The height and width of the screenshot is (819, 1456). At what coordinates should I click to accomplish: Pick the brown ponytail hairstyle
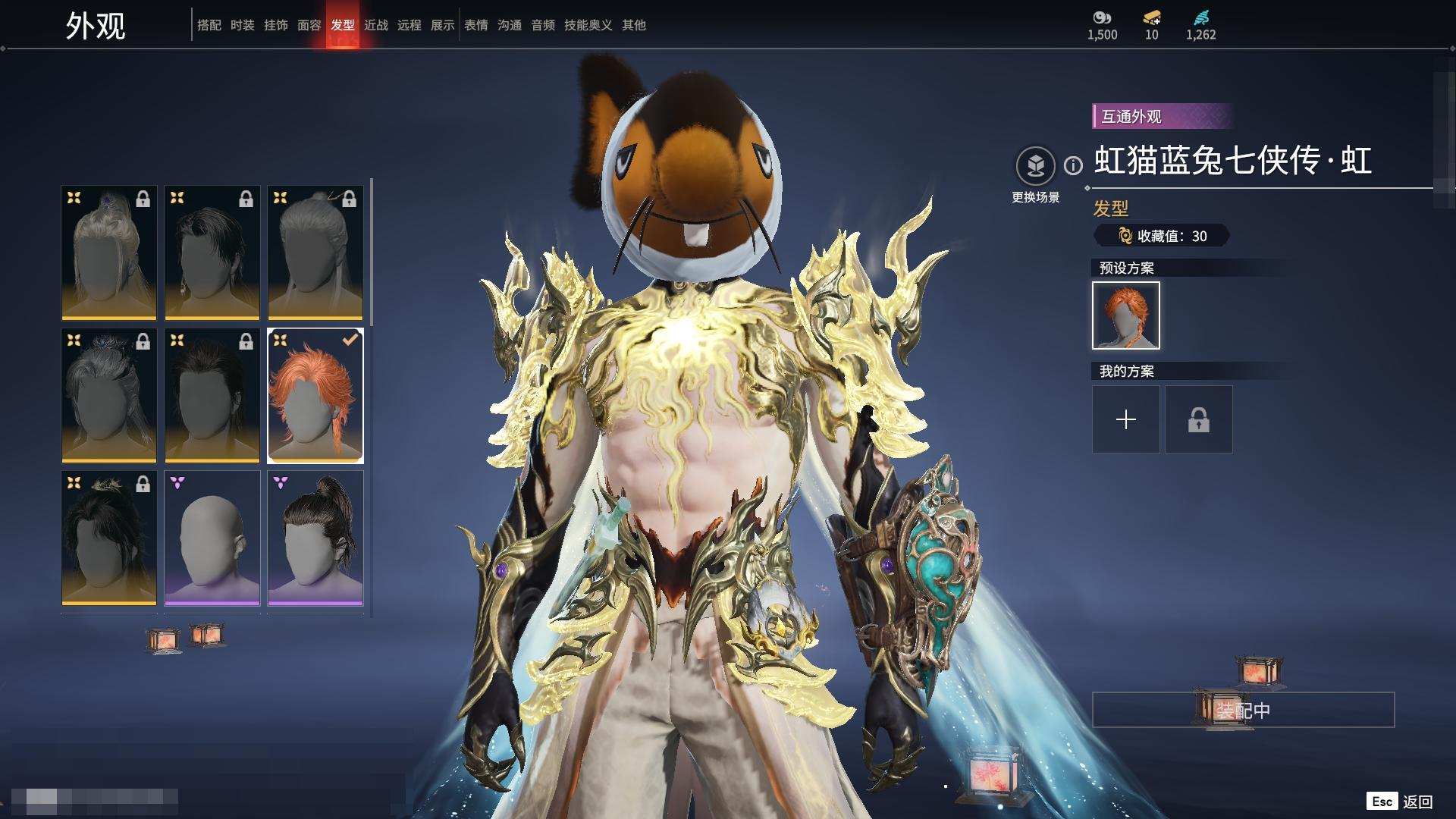point(315,538)
